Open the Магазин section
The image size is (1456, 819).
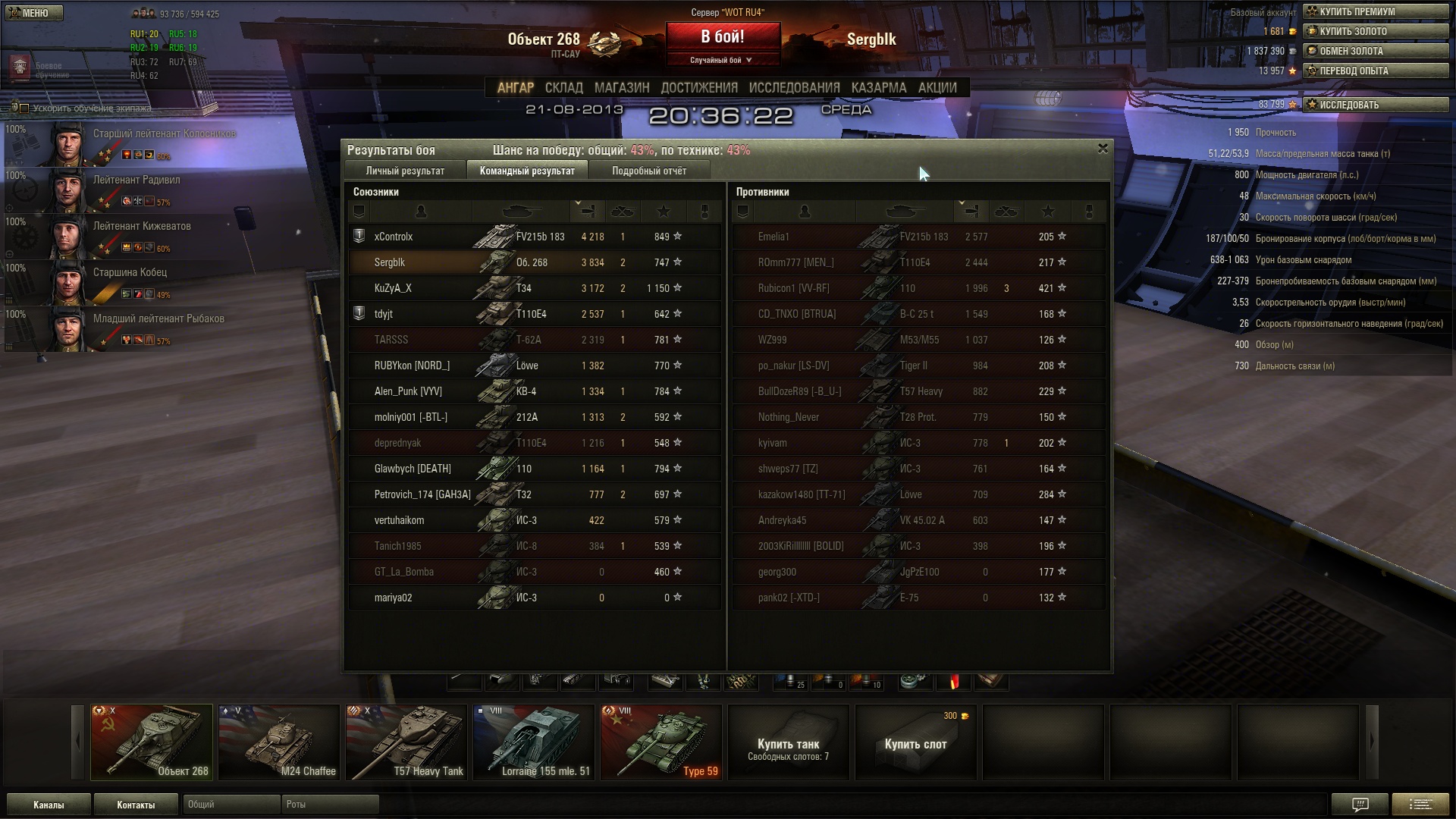(622, 88)
